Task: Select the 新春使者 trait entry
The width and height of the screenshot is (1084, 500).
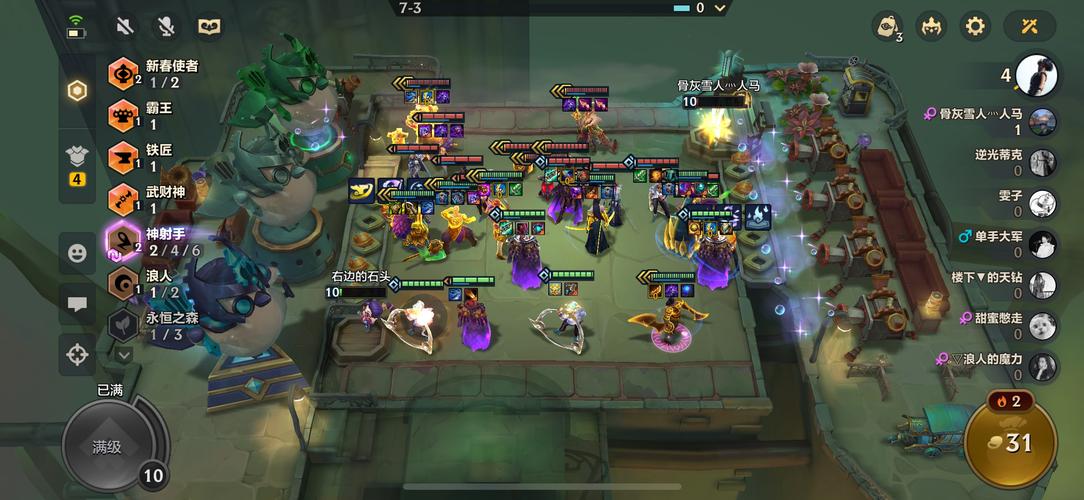Action: tap(160, 73)
